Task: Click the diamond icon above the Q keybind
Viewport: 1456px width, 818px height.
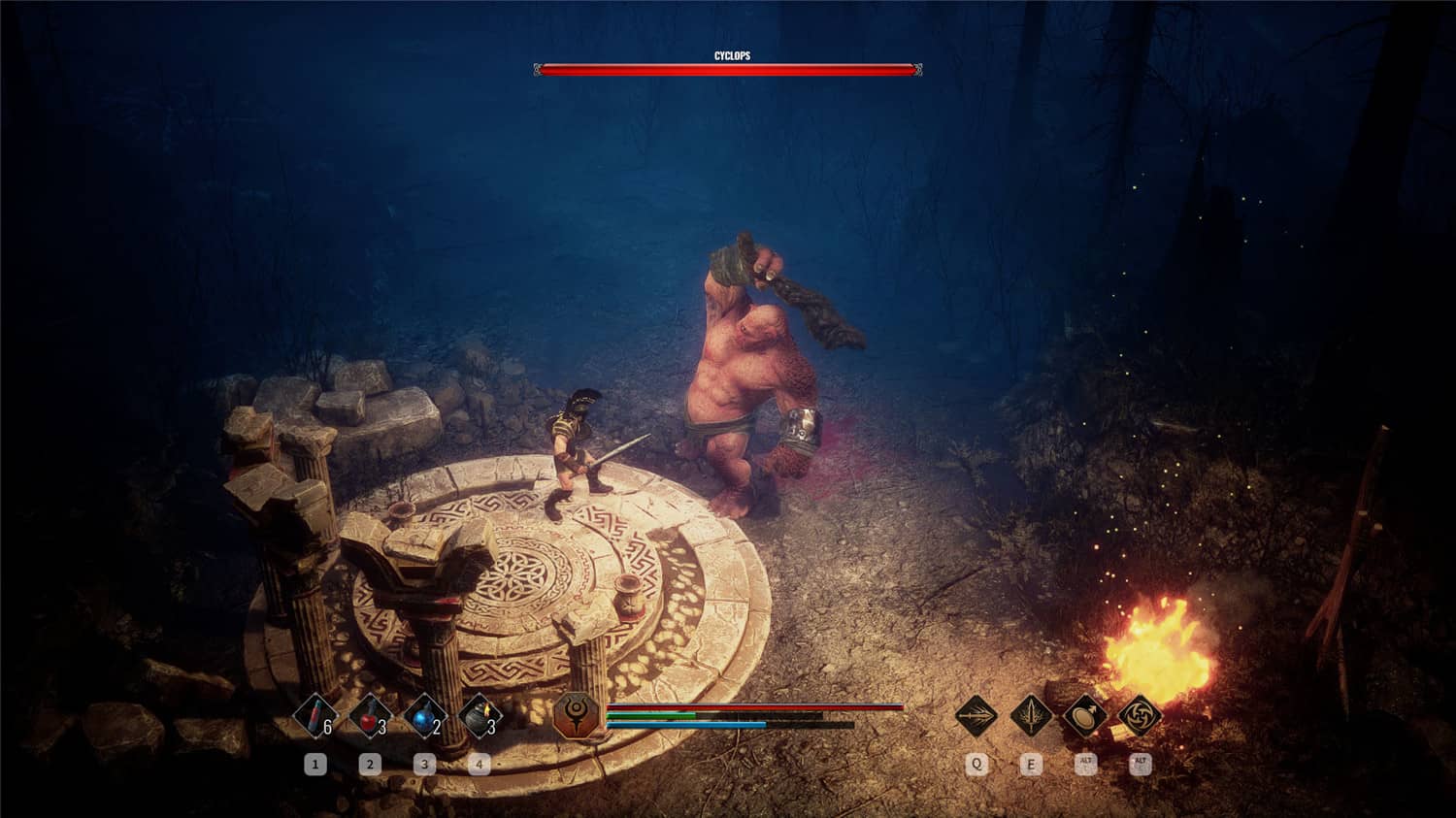Action: pos(975,718)
